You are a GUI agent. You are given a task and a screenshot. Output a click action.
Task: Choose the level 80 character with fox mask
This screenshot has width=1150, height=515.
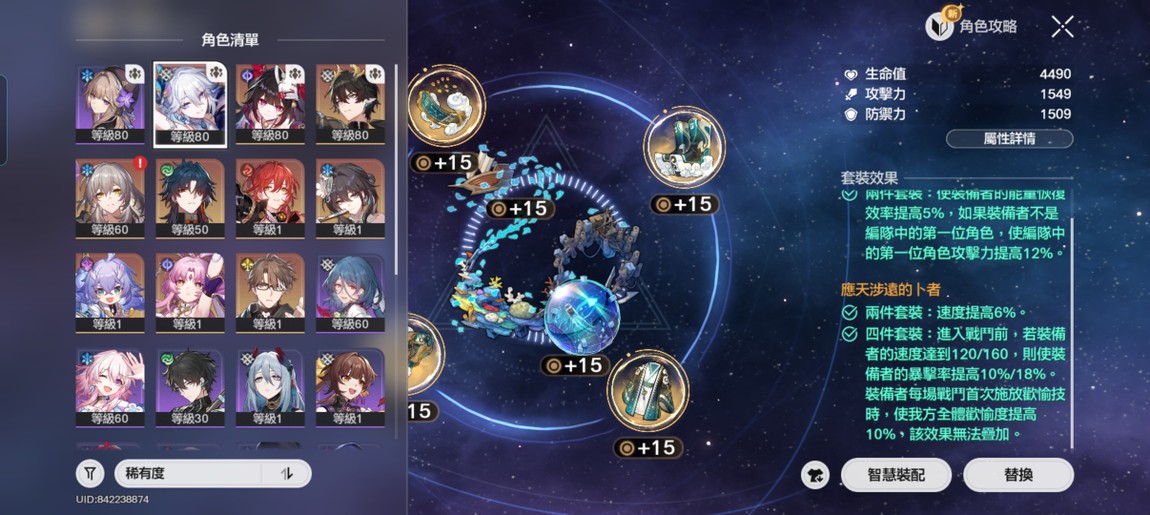[270, 103]
